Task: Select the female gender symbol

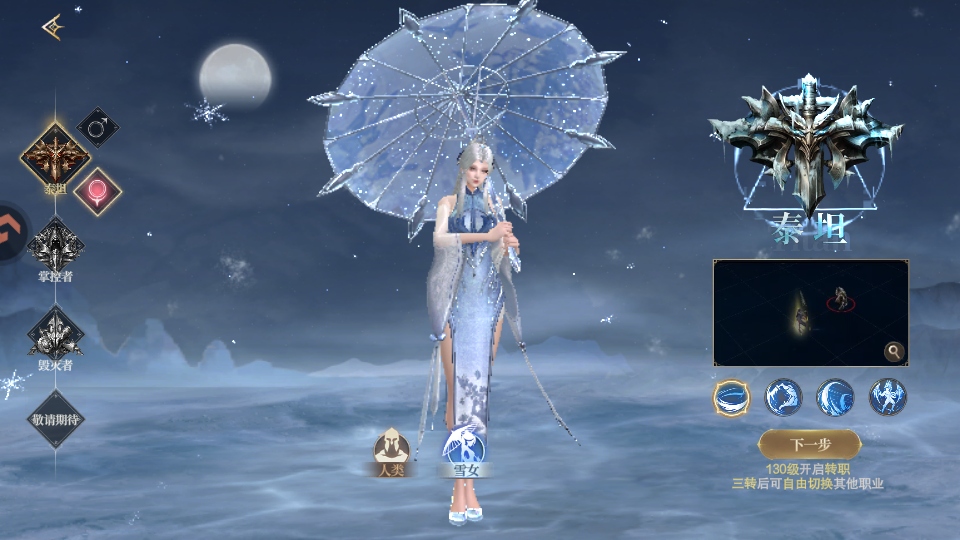Action: (x=98, y=190)
